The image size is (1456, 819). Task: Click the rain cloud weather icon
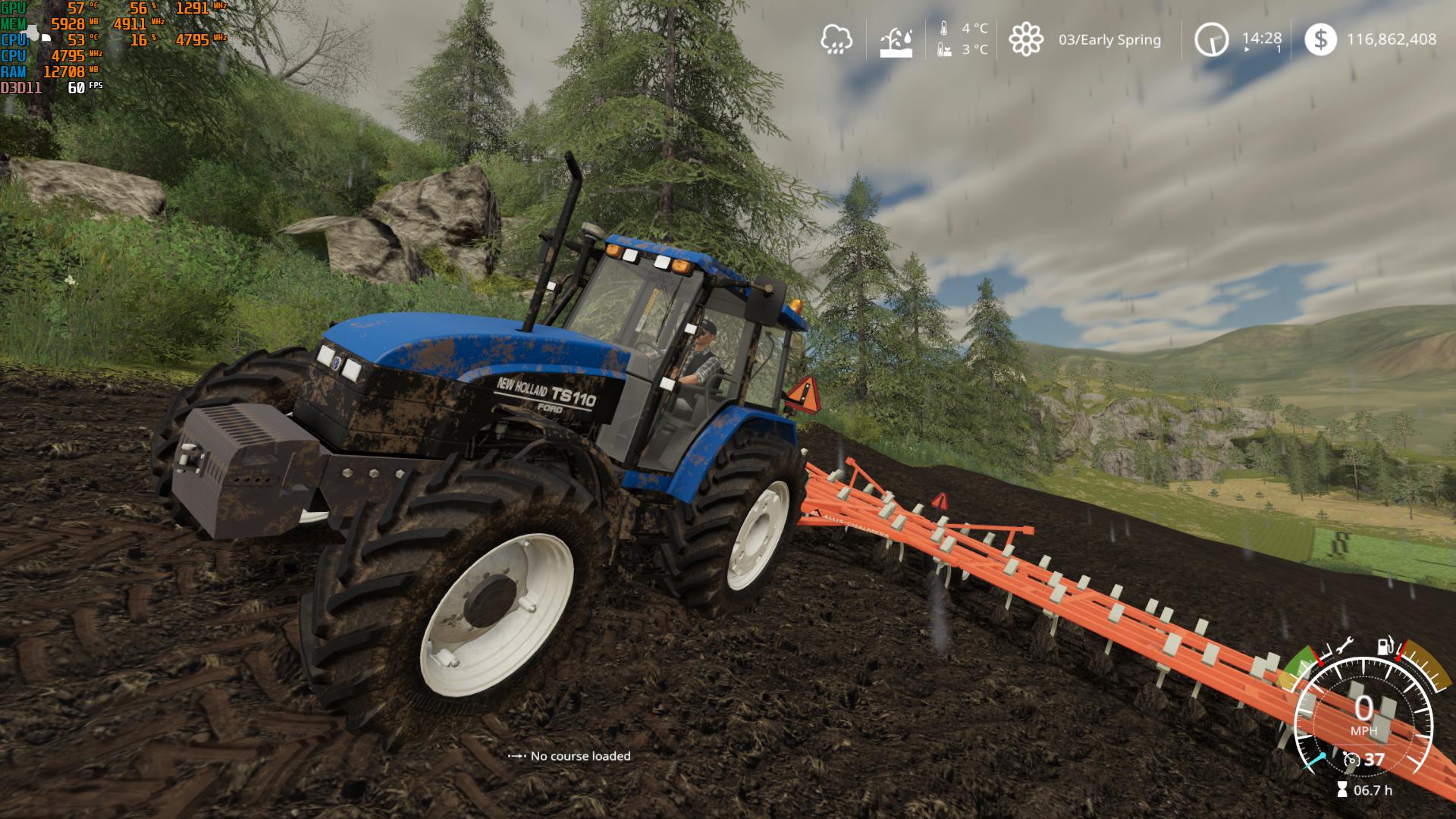click(838, 40)
